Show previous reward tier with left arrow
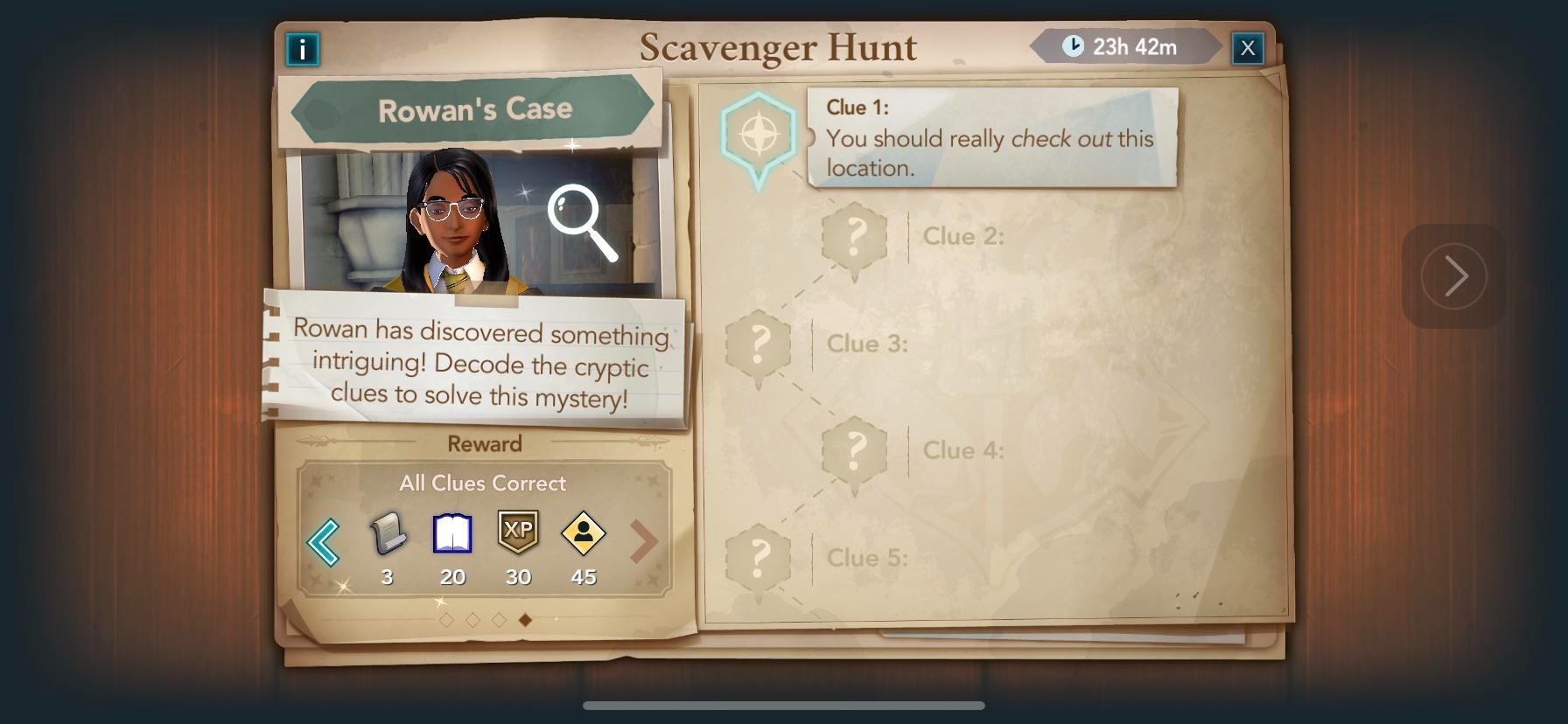 tap(324, 542)
